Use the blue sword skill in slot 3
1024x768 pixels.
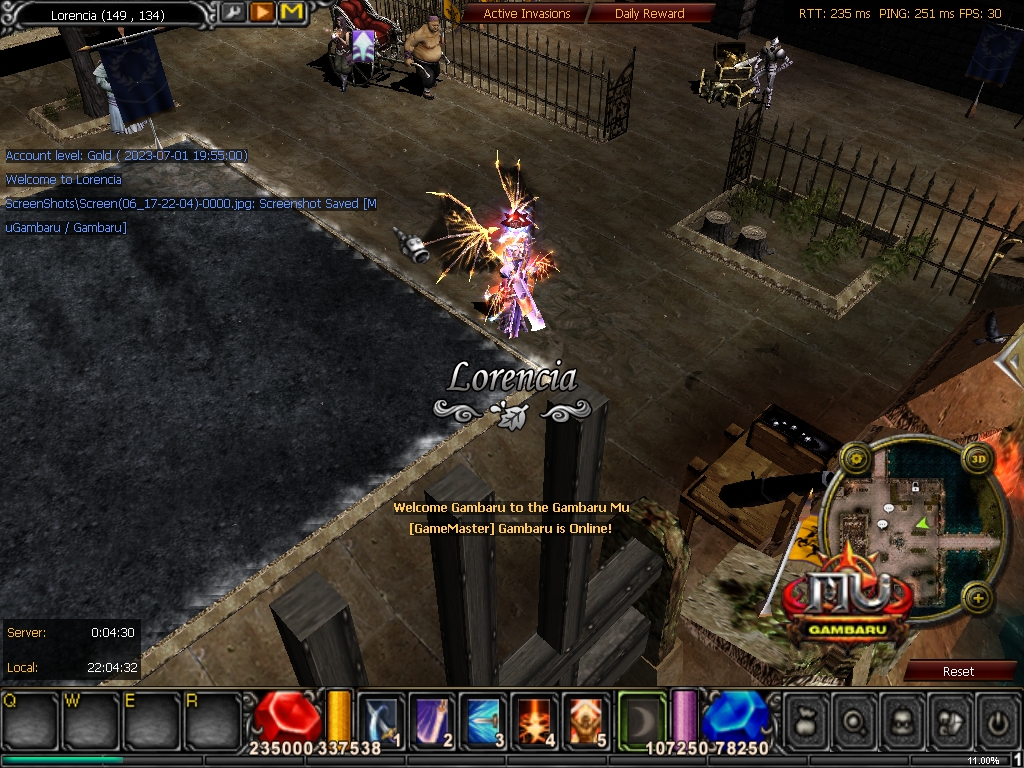[x=485, y=718]
